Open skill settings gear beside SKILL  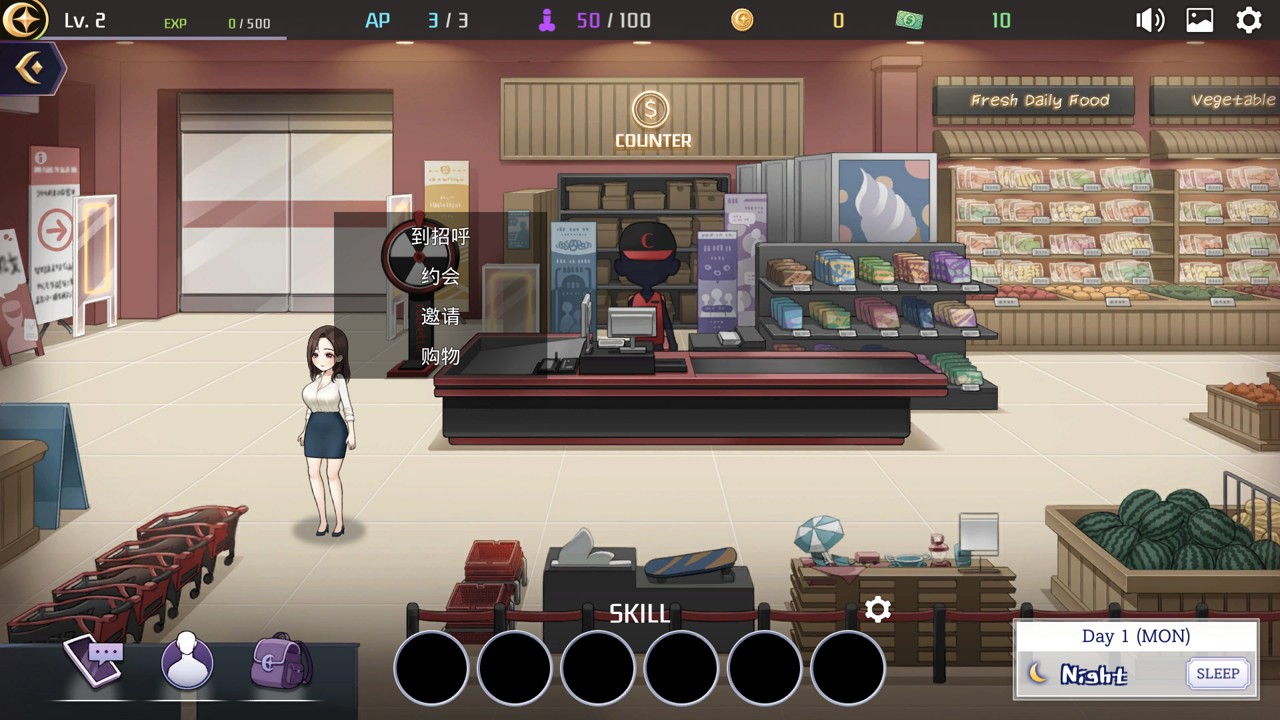click(878, 610)
